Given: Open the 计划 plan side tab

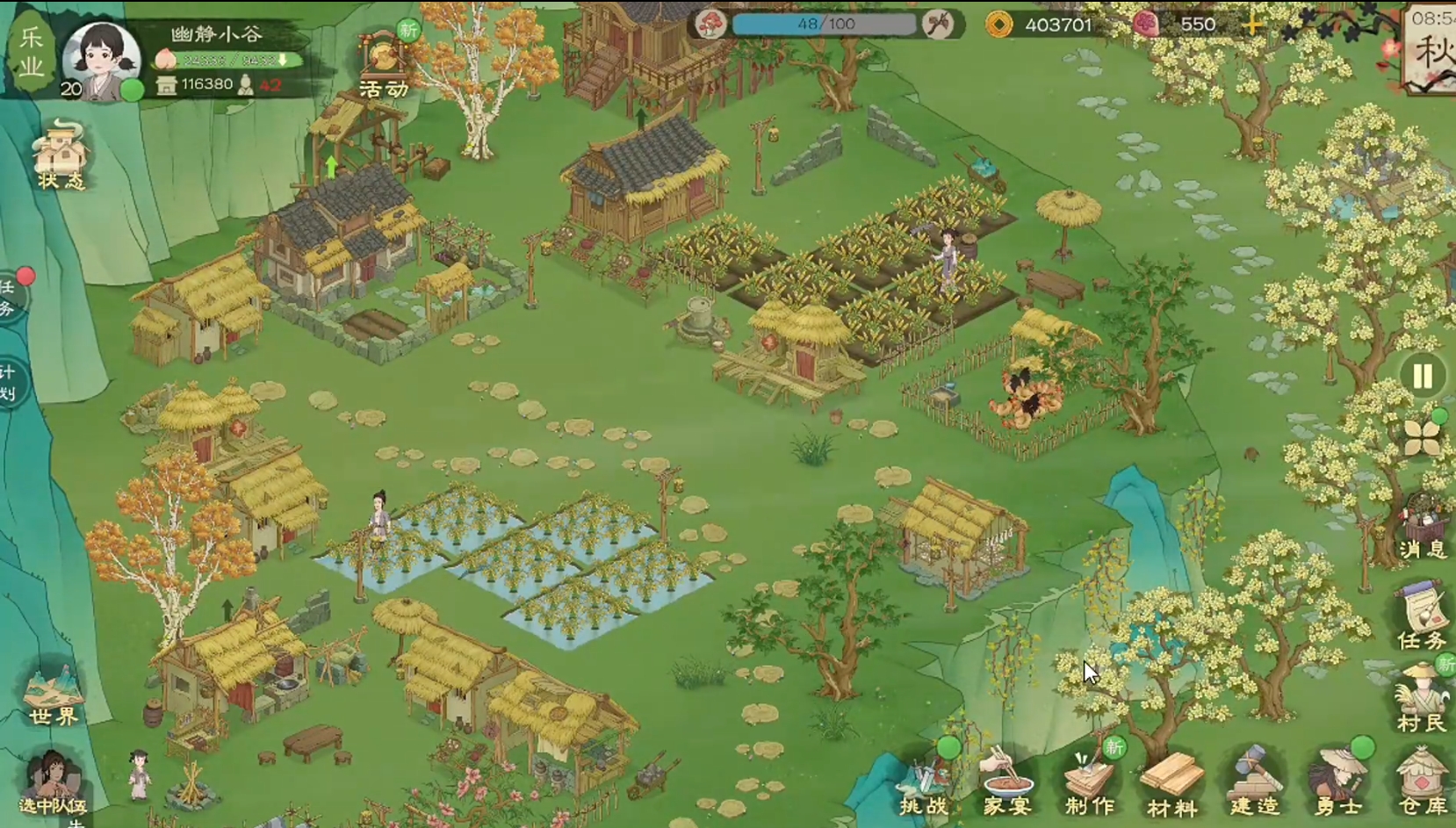Looking at the screenshot, I should (9, 383).
